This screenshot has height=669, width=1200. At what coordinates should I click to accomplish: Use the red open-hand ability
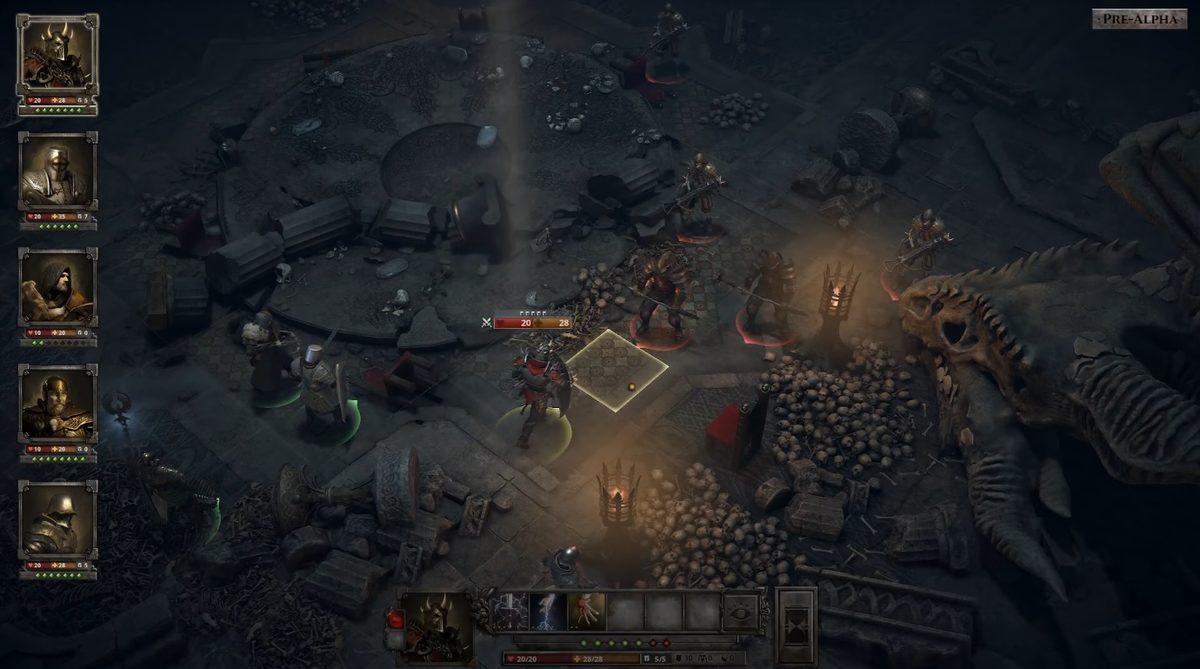click(586, 611)
